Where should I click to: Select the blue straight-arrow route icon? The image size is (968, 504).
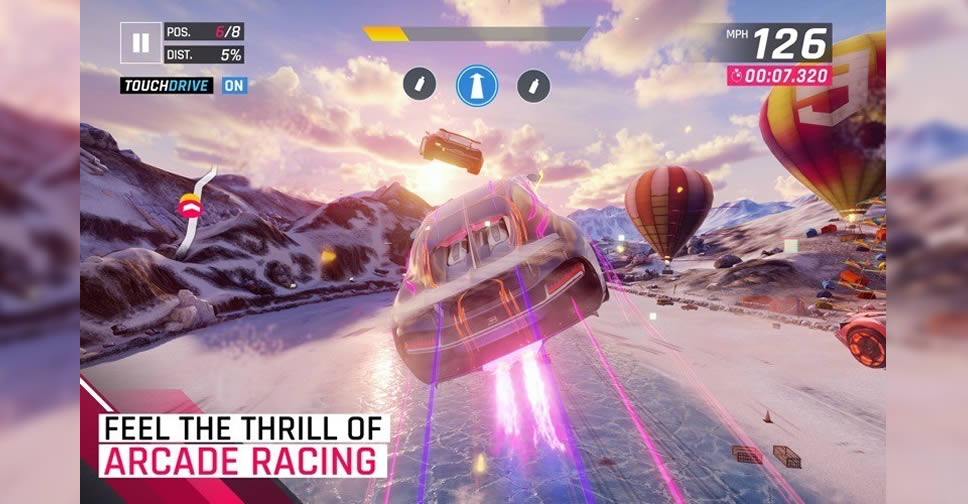click(477, 85)
